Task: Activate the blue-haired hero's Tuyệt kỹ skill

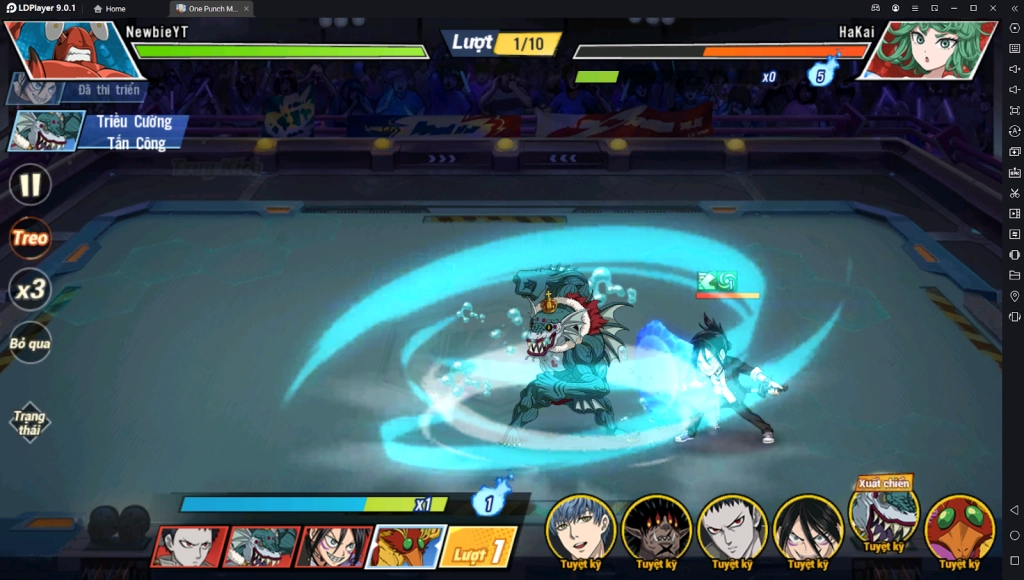Action: point(580,529)
